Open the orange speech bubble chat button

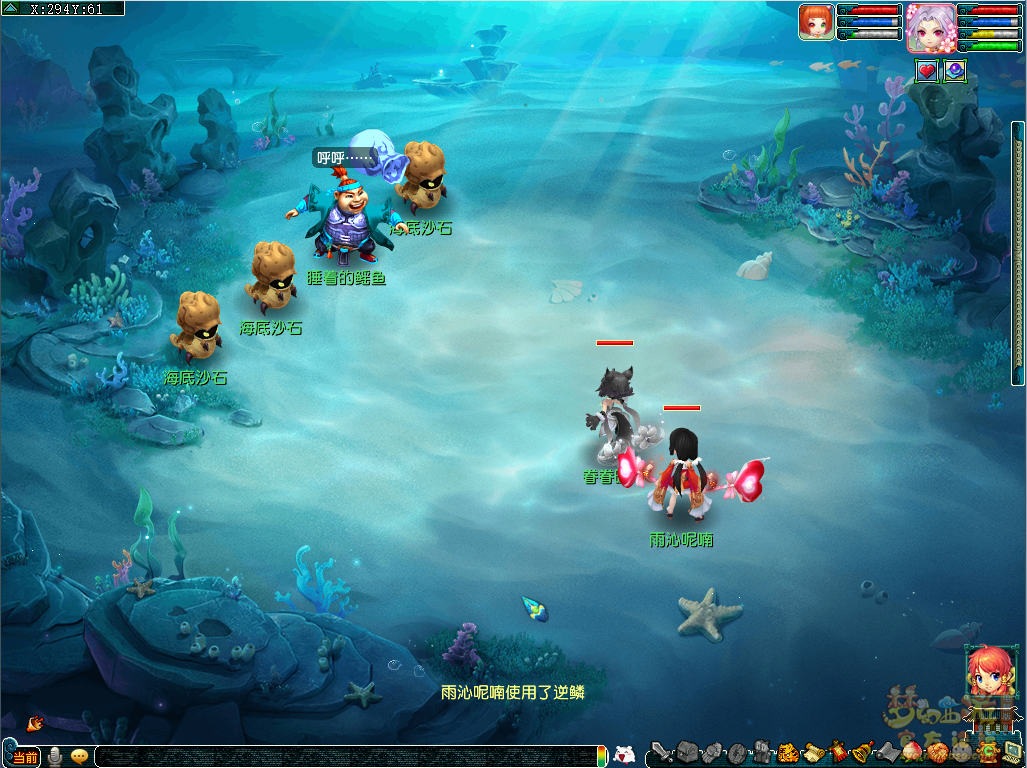79,756
